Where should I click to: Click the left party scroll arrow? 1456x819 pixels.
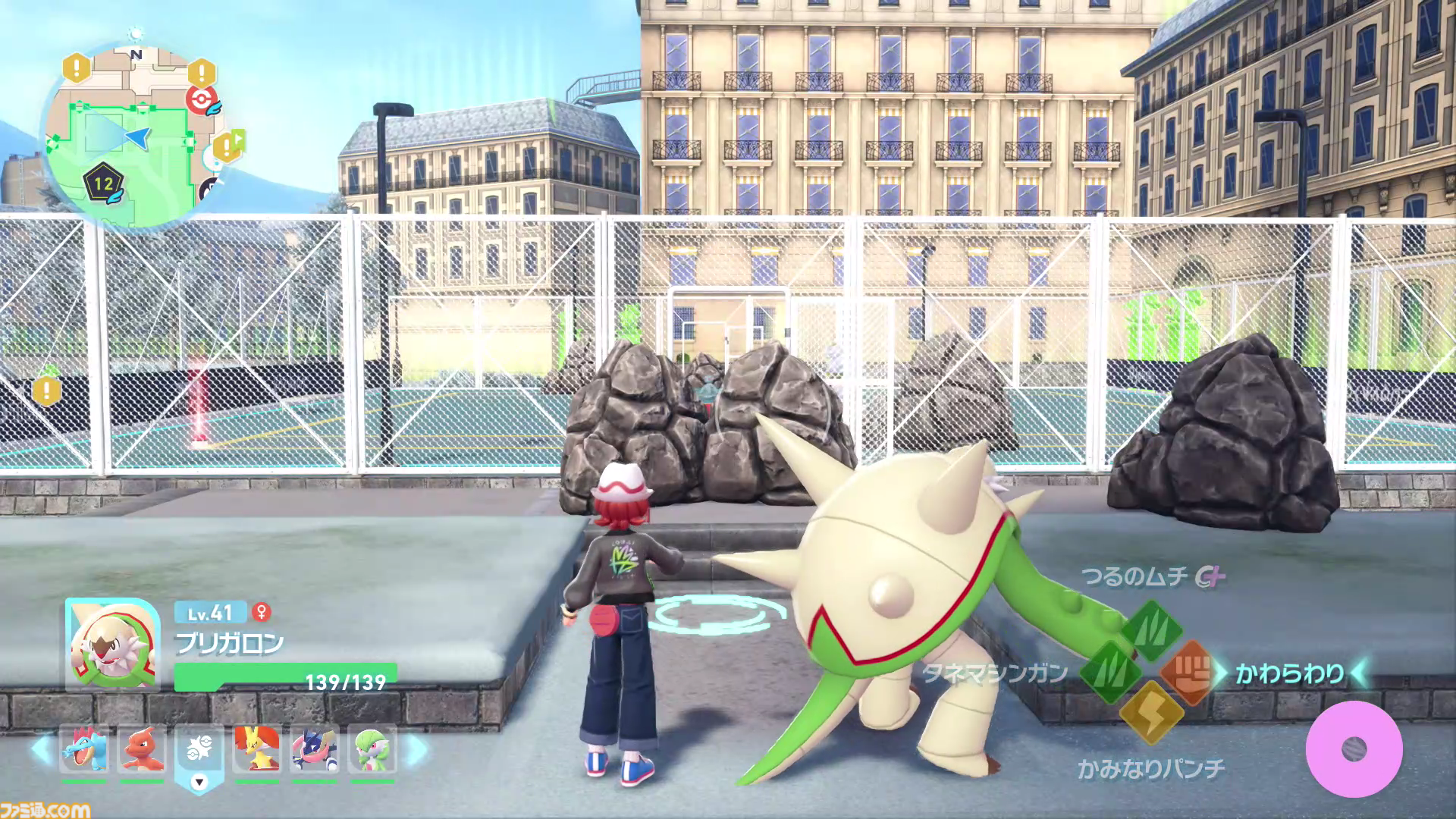coord(40,750)
